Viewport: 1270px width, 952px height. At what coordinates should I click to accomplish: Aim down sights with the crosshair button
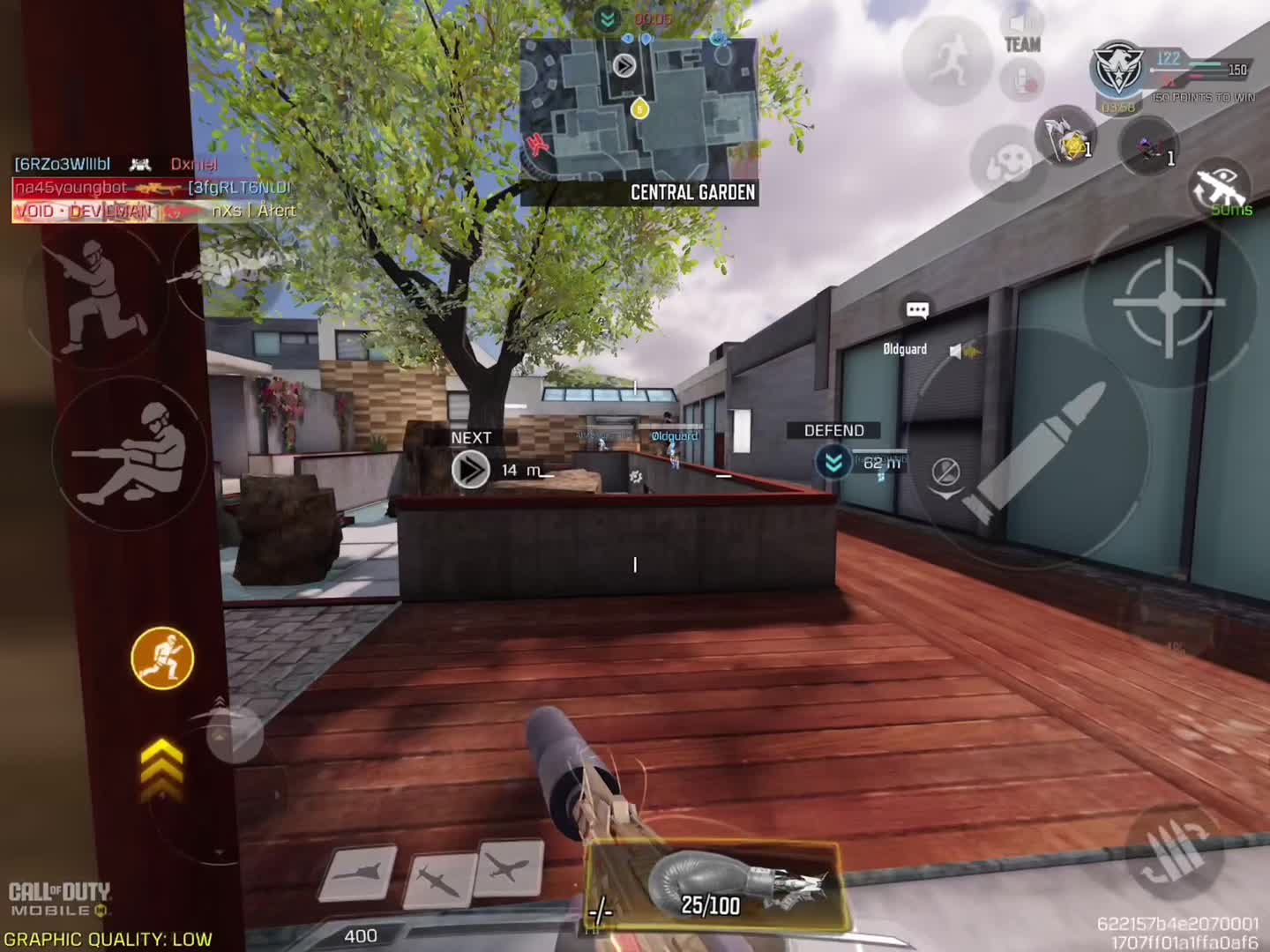pos(1169,302)
